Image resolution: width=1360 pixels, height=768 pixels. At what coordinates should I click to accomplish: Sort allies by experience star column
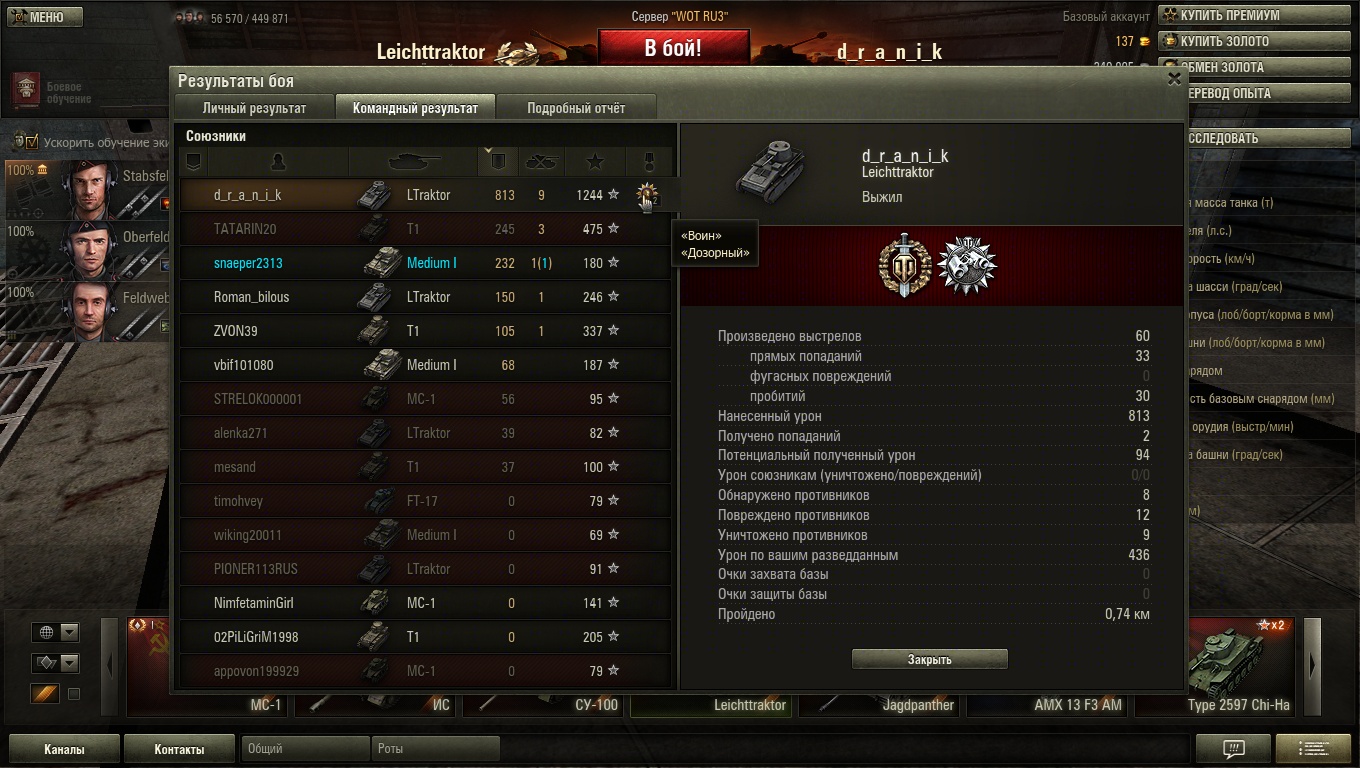click(595, 161)
